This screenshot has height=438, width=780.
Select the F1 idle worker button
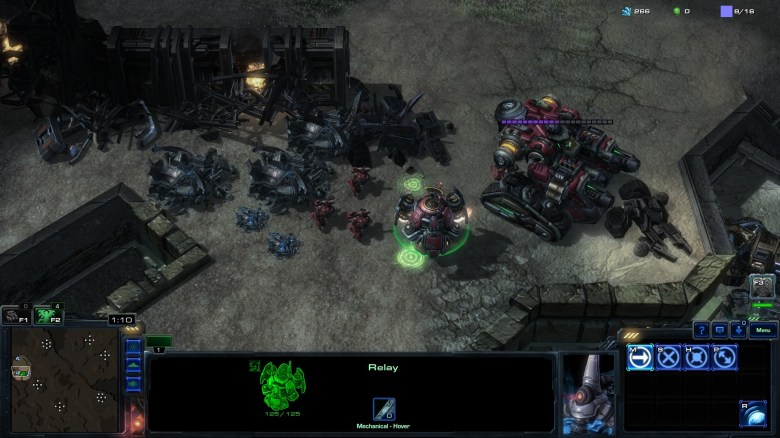[x=13, y=316]
